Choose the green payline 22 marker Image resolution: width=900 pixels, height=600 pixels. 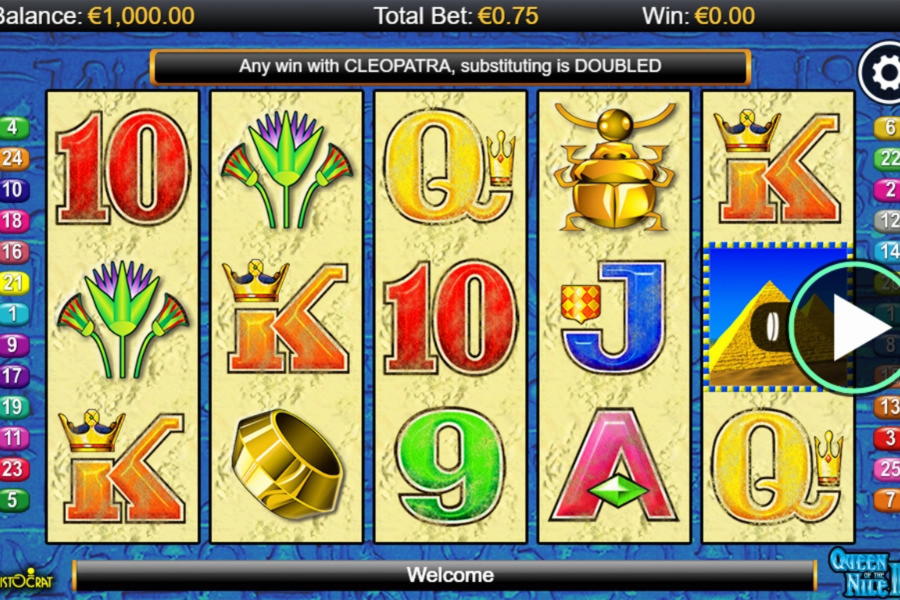pyautogui.click(x=887, y=158)
